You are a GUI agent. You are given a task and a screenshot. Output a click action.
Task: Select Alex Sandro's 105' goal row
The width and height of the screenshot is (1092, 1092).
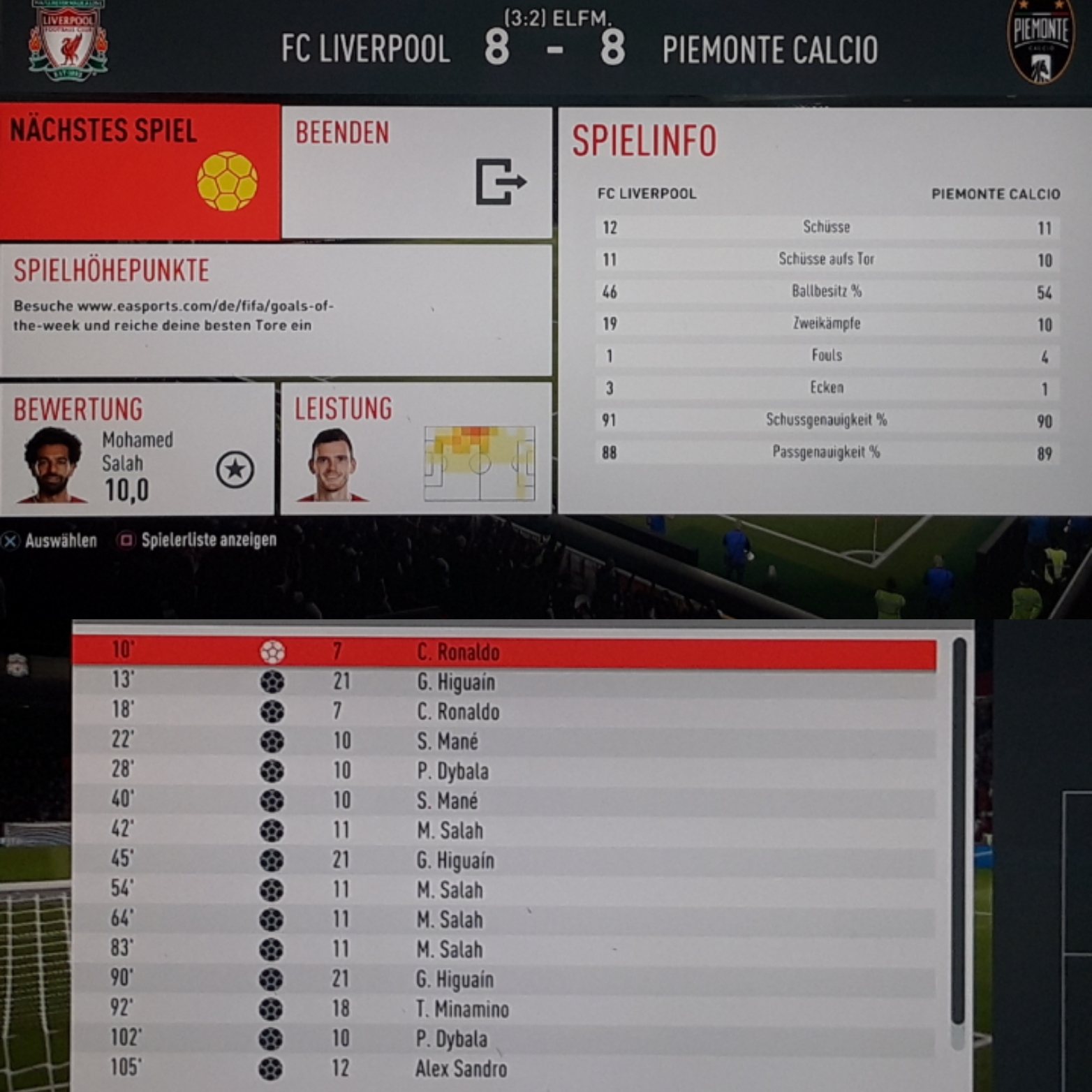coord(504,1068)
